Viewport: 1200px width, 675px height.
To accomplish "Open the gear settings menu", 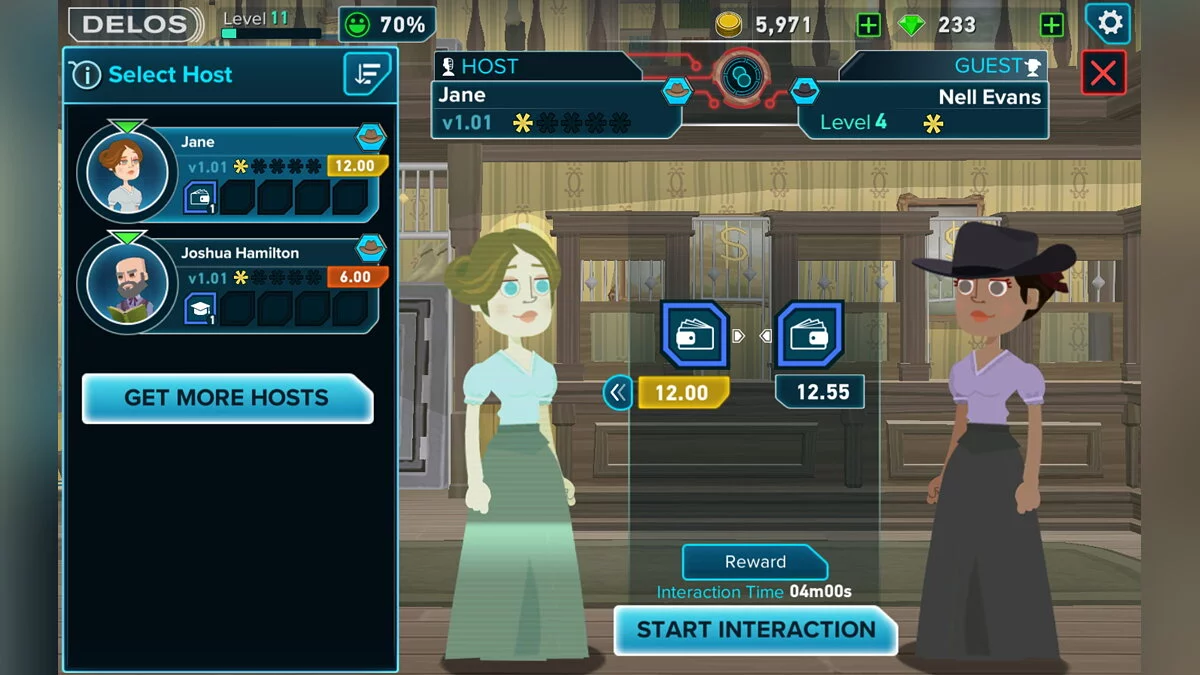I will pos(1109,23).
